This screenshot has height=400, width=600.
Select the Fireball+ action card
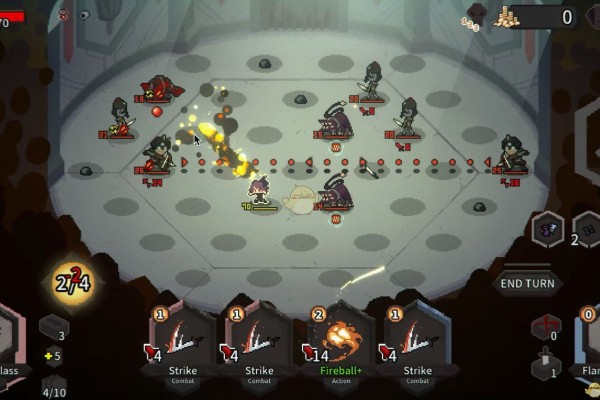337,343
